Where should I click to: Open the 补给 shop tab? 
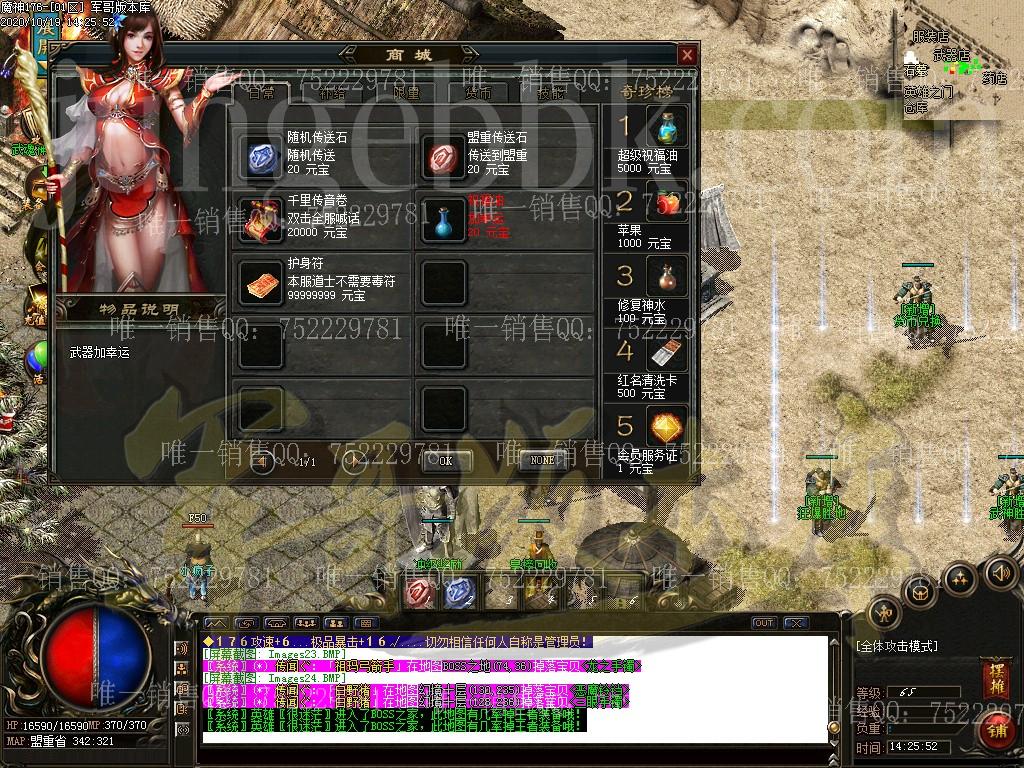click(332, 92)
